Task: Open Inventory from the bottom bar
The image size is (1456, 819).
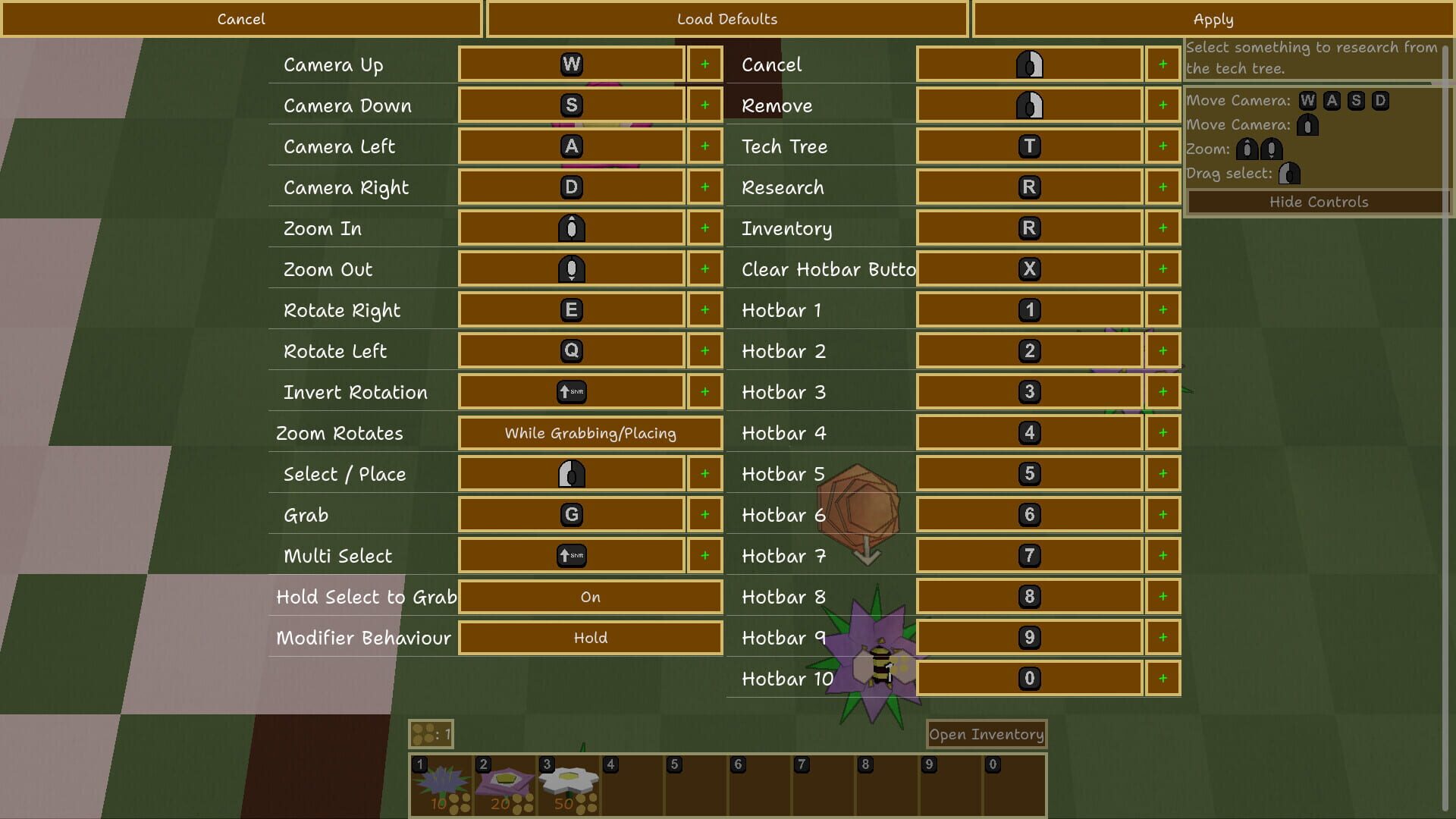Action: tap(987, 733)
